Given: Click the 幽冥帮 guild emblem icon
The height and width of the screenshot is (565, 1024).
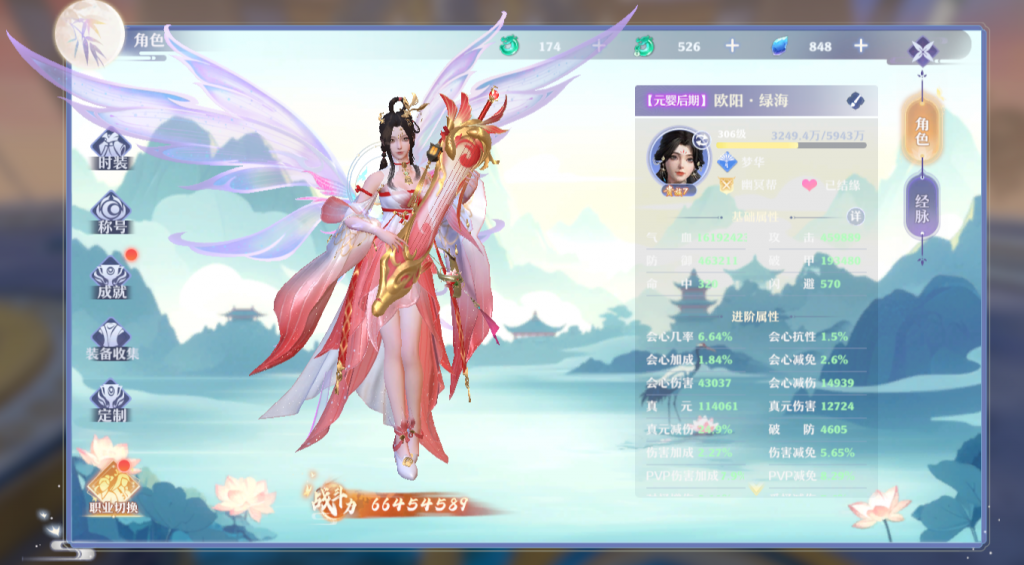Looking at the screenshot, I should pyautogui.click(x=727, y=185).
